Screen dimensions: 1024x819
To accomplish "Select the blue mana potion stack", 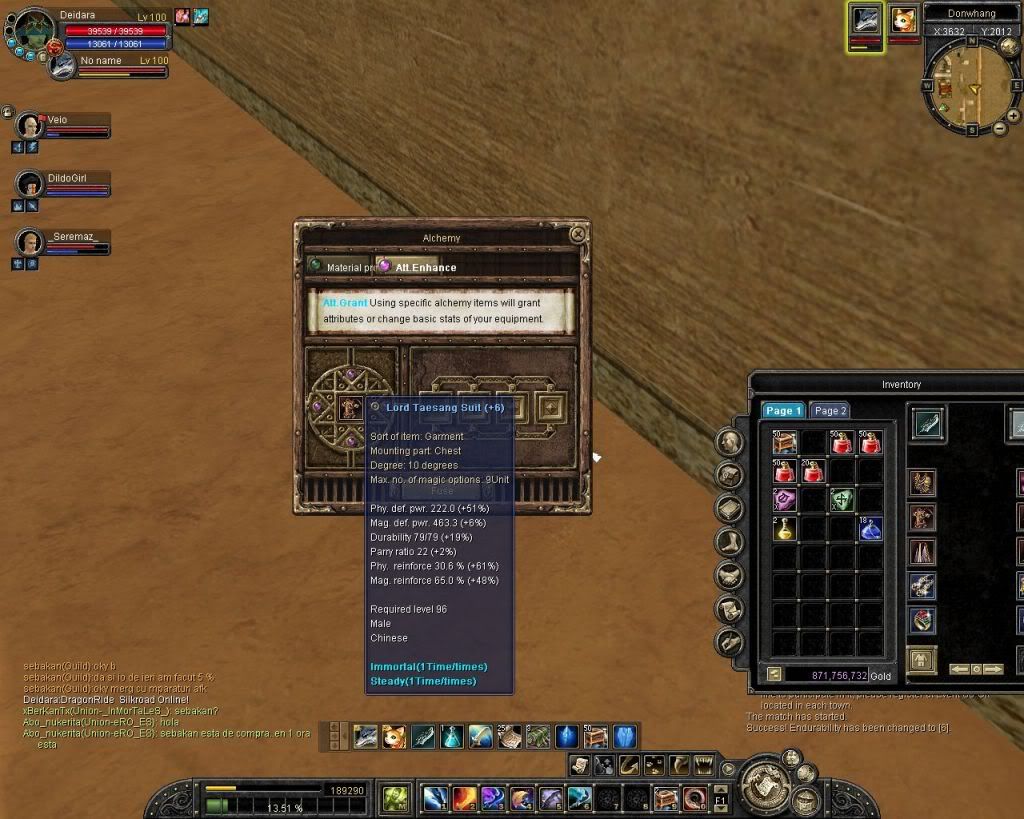I will coord(870,528).
